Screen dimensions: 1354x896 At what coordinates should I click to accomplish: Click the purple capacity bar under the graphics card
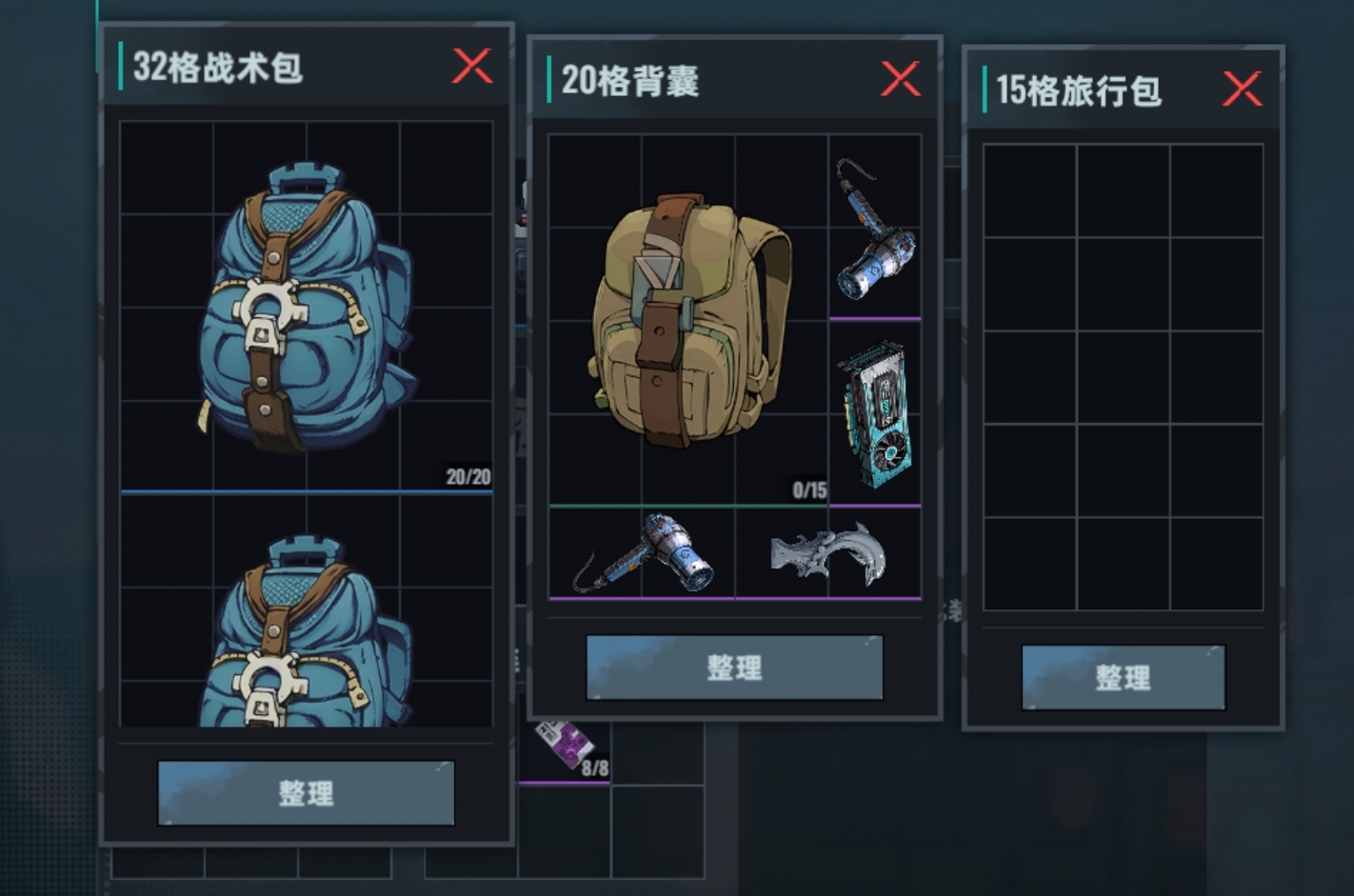[874, 505]
